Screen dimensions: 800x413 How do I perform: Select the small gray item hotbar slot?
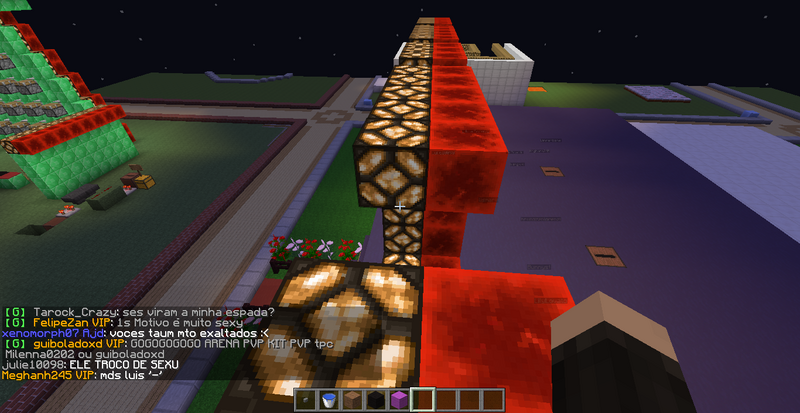click(x=305, y=400)
